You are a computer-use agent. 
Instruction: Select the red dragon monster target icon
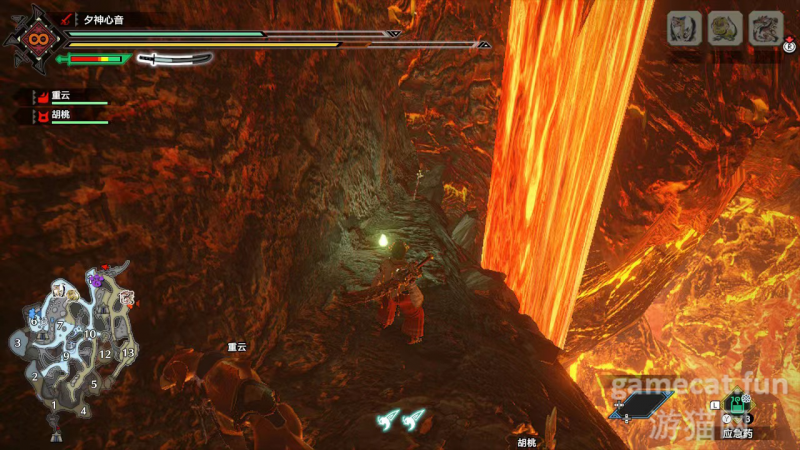pyautogui.click(x=766, y=27)
